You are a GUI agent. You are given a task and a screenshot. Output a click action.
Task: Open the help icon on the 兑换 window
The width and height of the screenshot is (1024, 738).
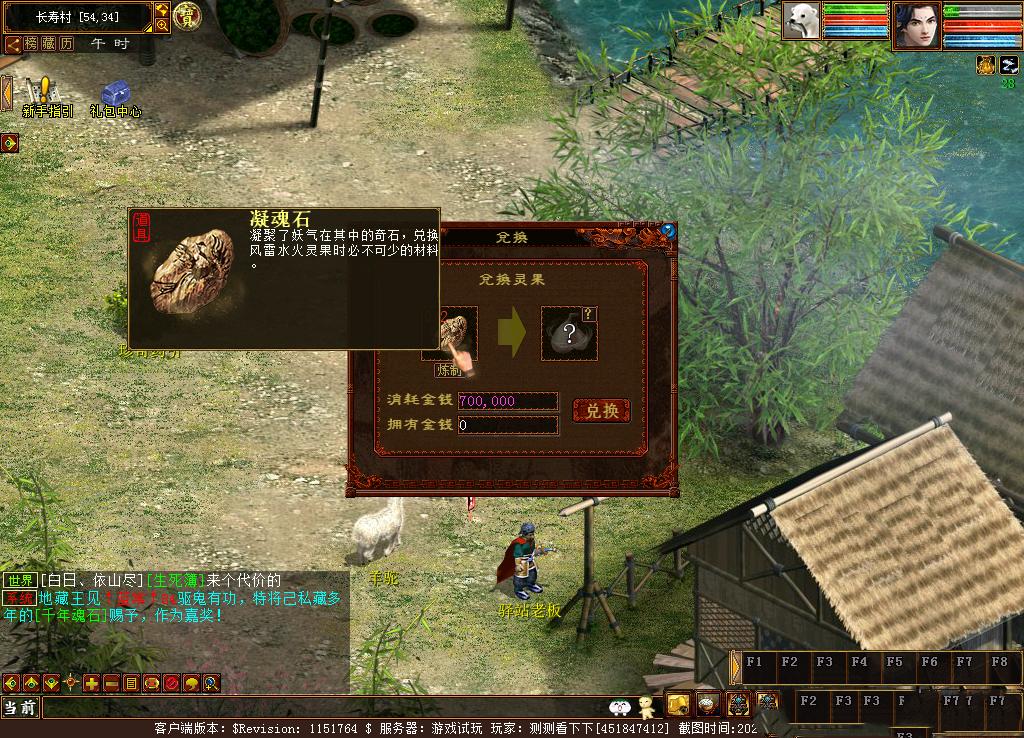coord(668,231)
